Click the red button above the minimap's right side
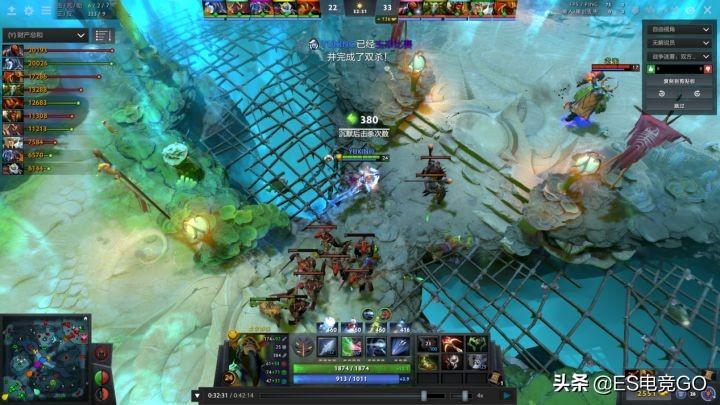Image resolution: width=720 pixels, height=405 pixels. tap(100, 354)
